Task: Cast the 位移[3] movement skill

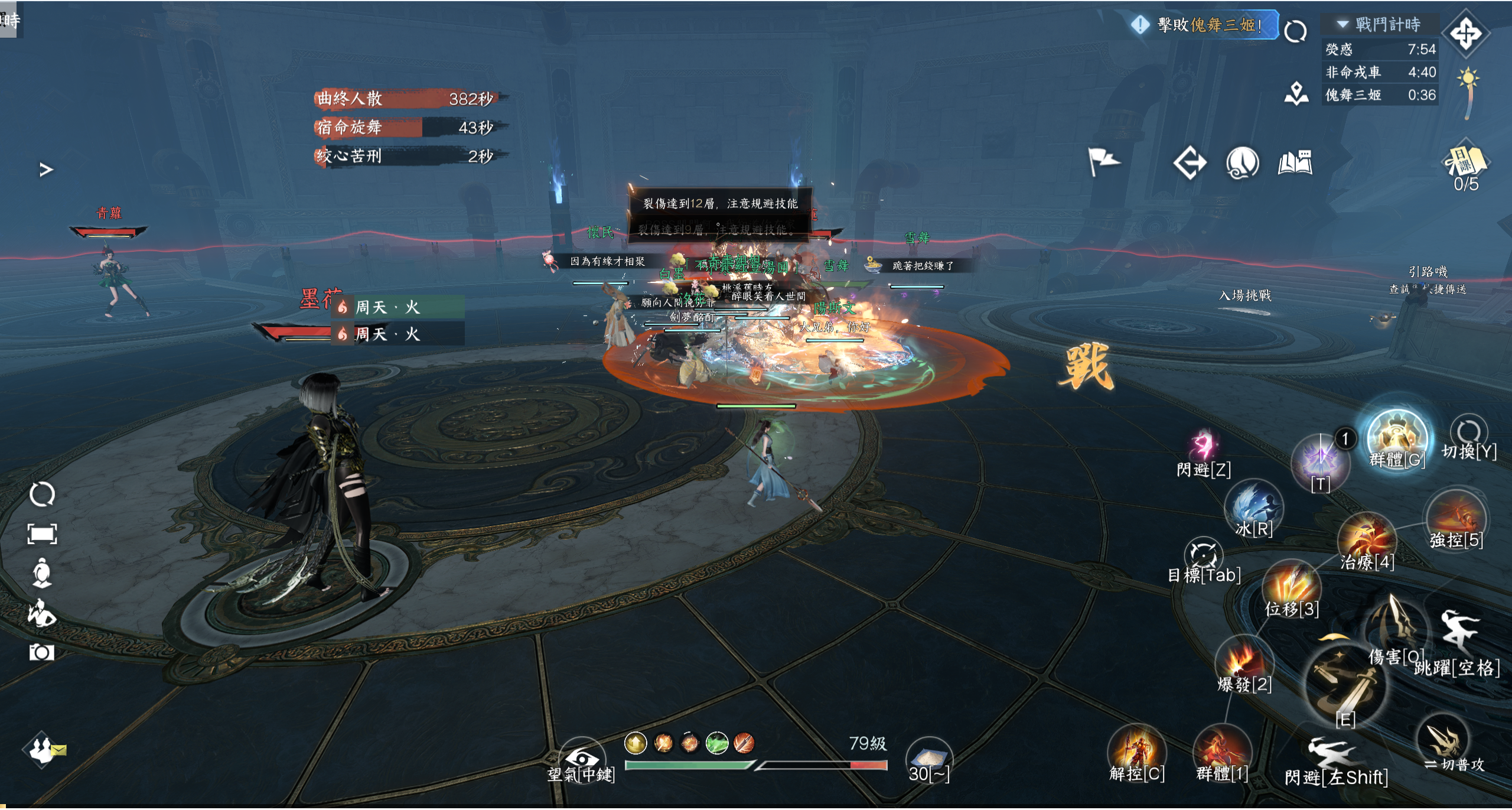Action: click(x=1292, y=587)
